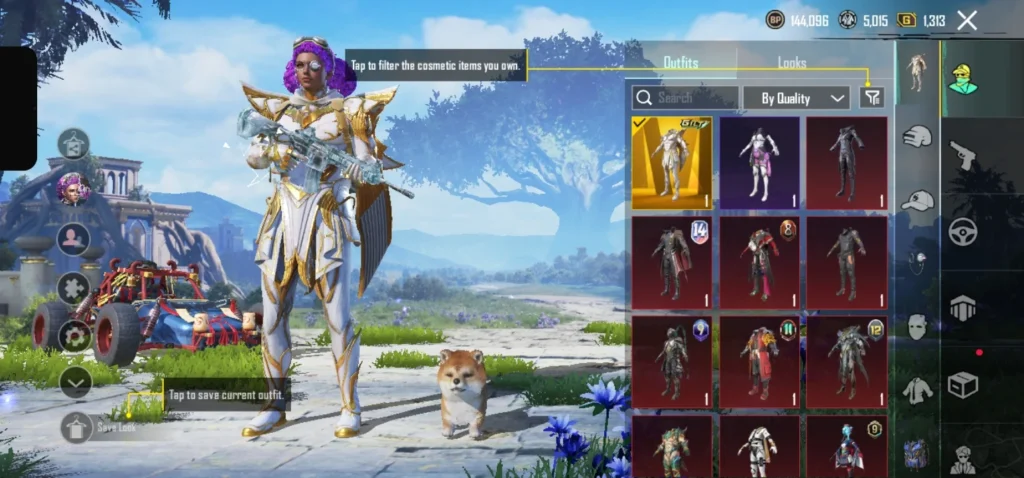Open the steering wheel vehicle section
The height and width of the screenshot is (478, 1024).
coord(962,231)
